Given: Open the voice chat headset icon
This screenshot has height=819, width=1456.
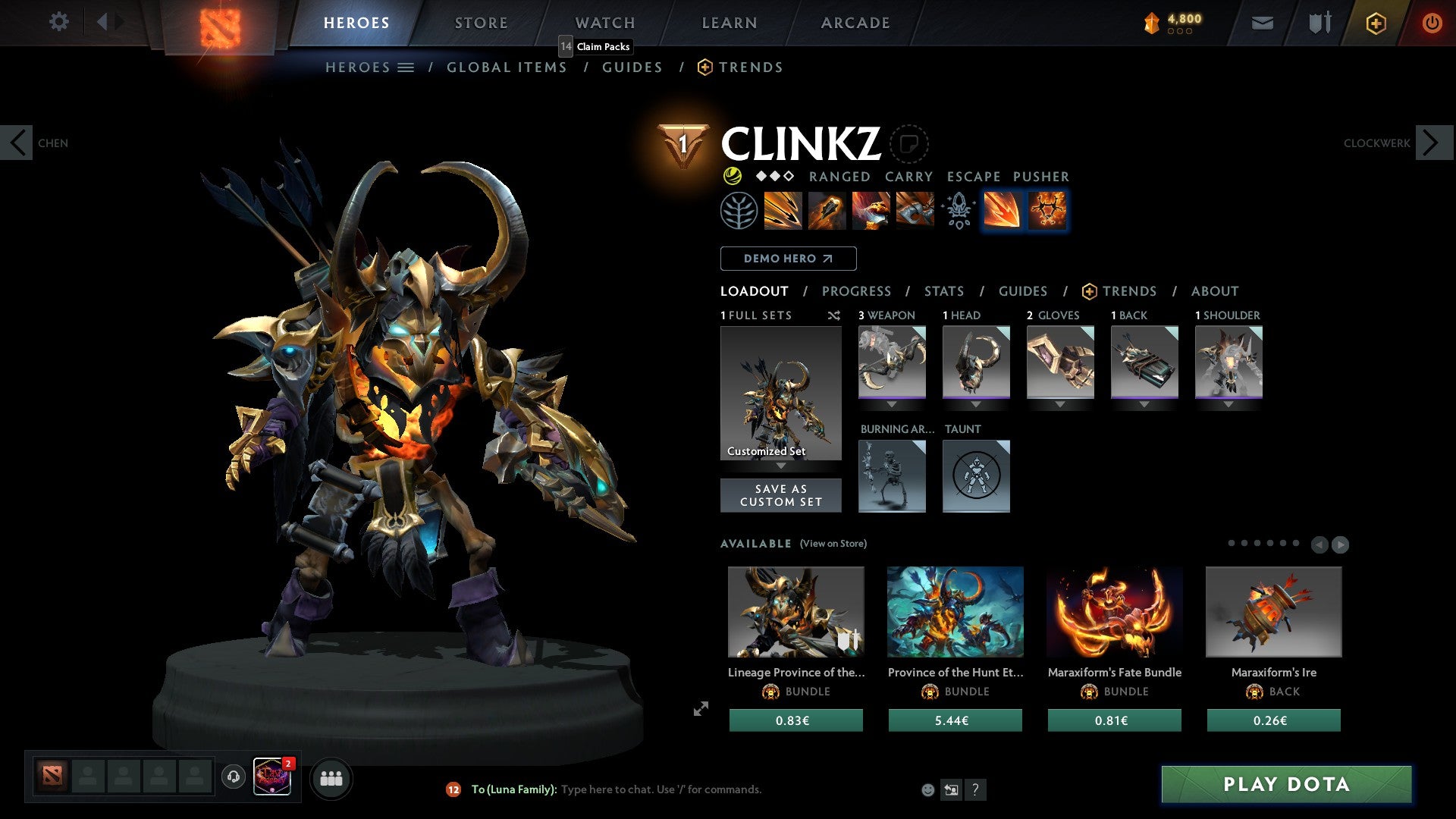Looking at the screenshot, I should tap(232, 777).
